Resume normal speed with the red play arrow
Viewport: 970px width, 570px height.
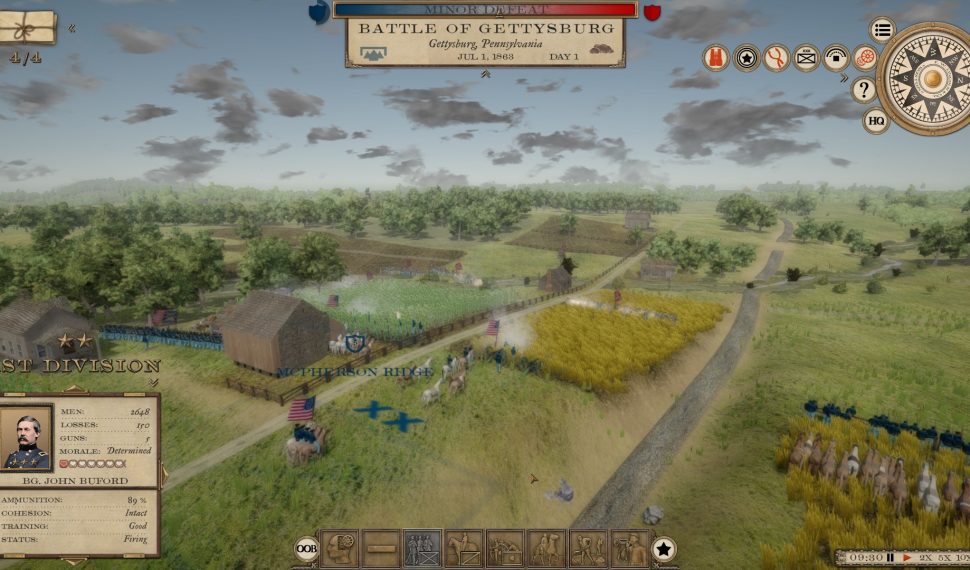coord(906,557)
